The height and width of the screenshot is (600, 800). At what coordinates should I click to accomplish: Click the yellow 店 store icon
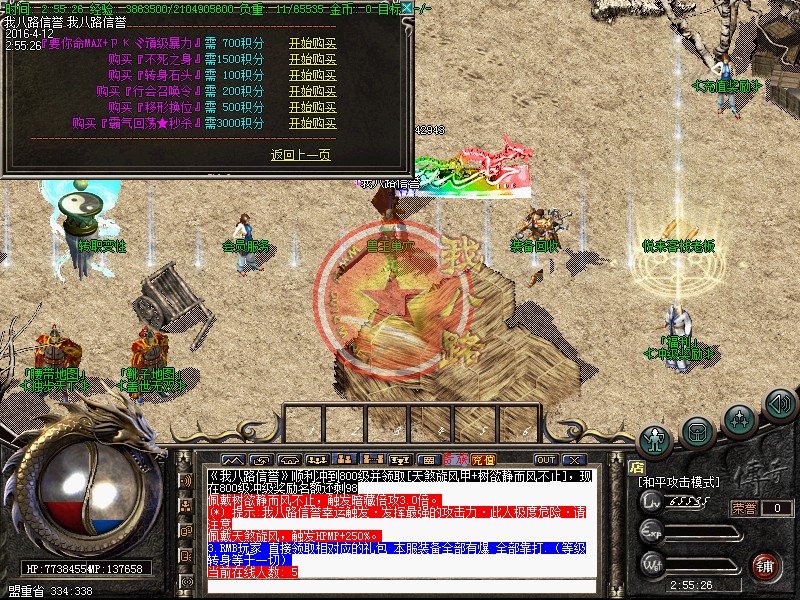(636, 466)
